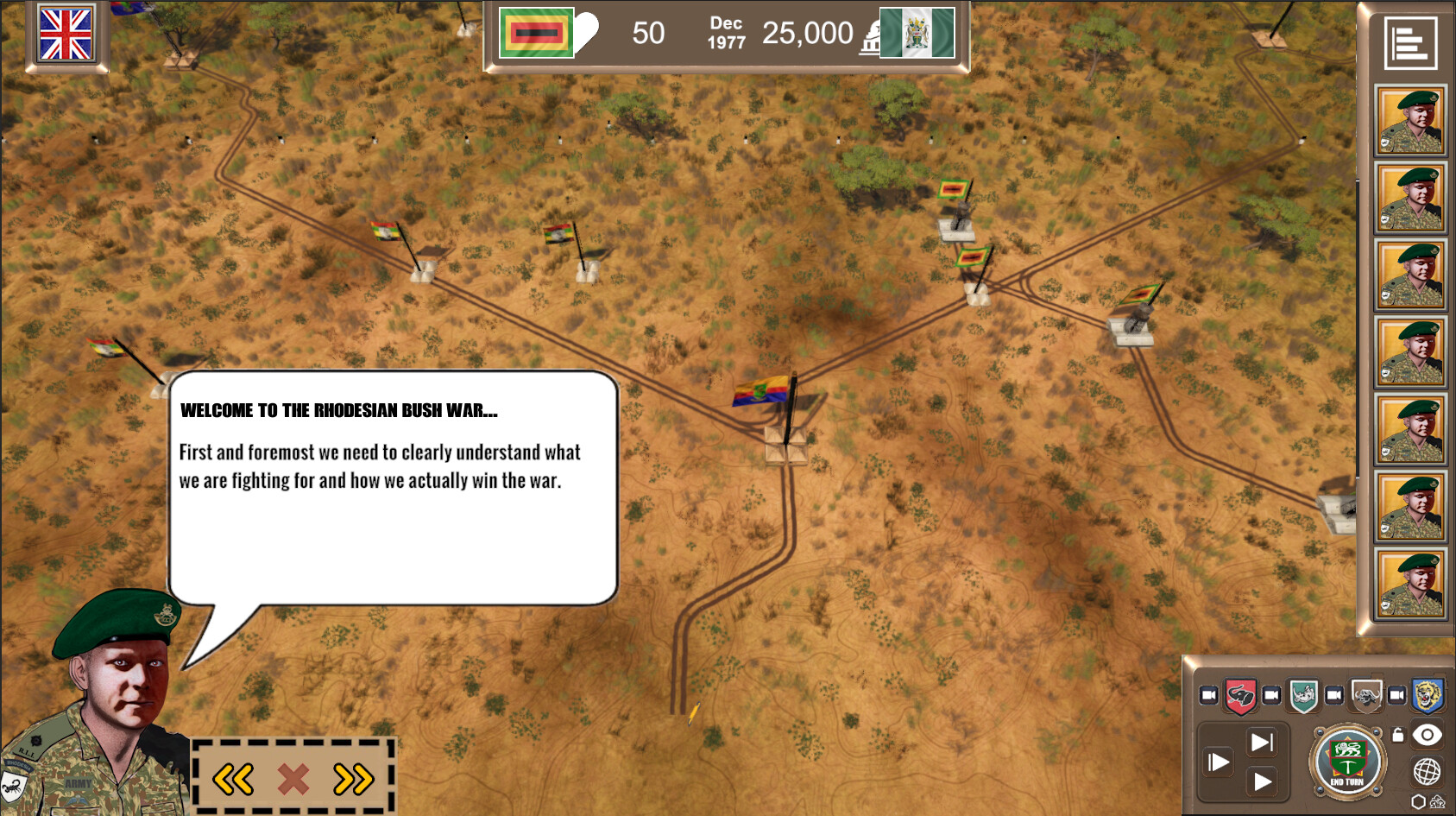
Task: Select the blue lion faction shield
Action: (1427, 694)
